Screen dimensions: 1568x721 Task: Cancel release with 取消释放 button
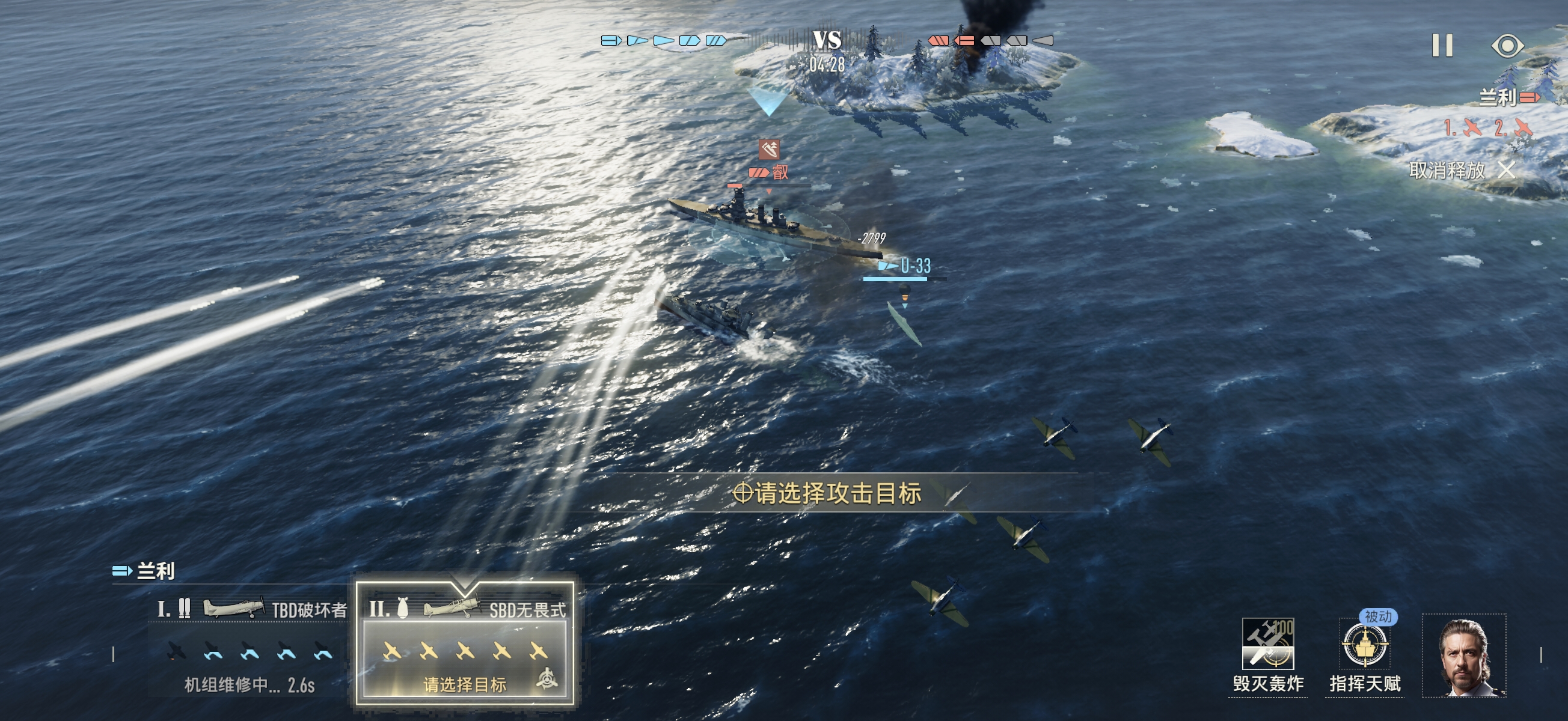[x=1462, y=171]
